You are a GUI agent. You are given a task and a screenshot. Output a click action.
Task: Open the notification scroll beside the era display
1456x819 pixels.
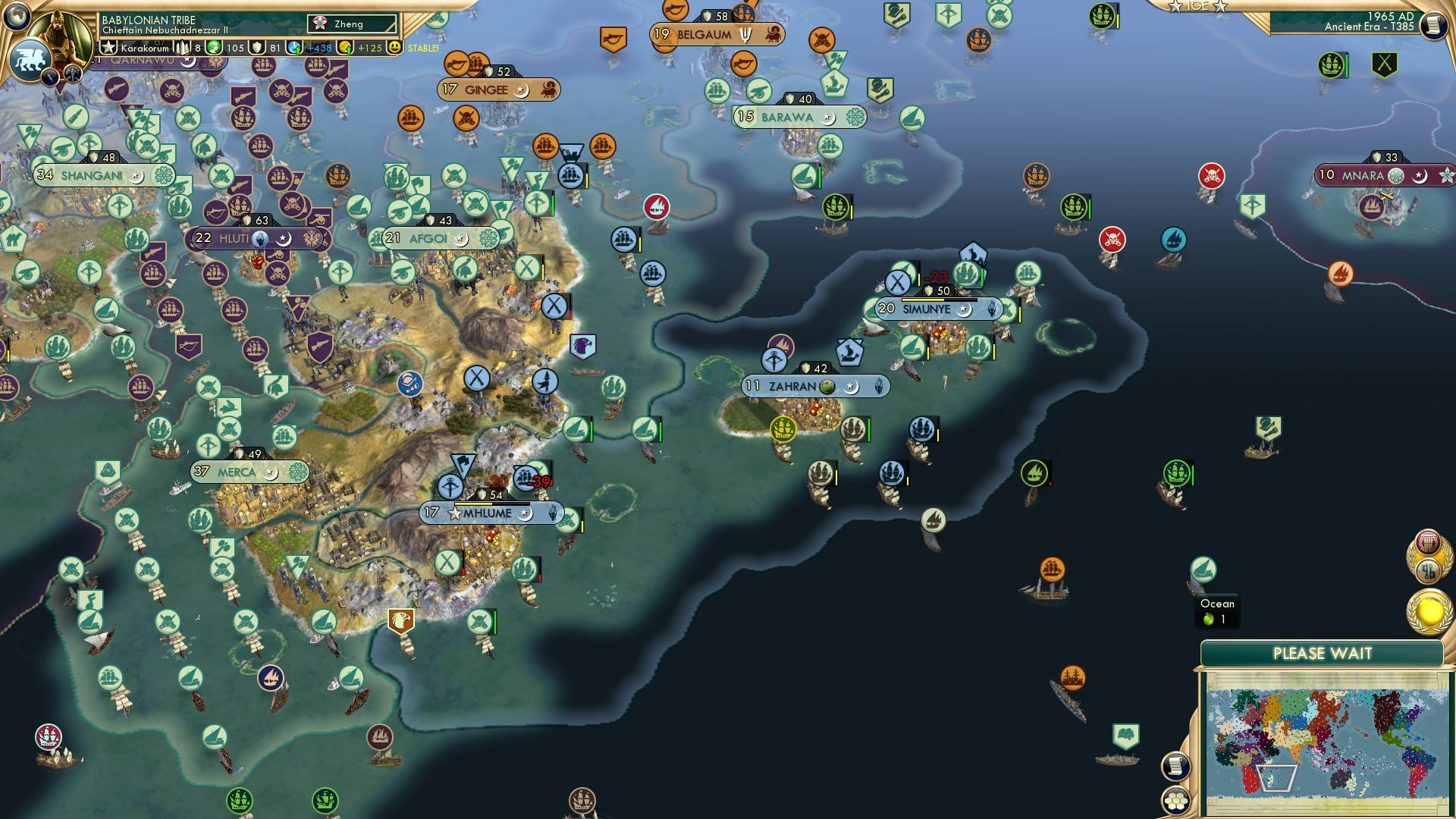click(x=1432, y=26)
